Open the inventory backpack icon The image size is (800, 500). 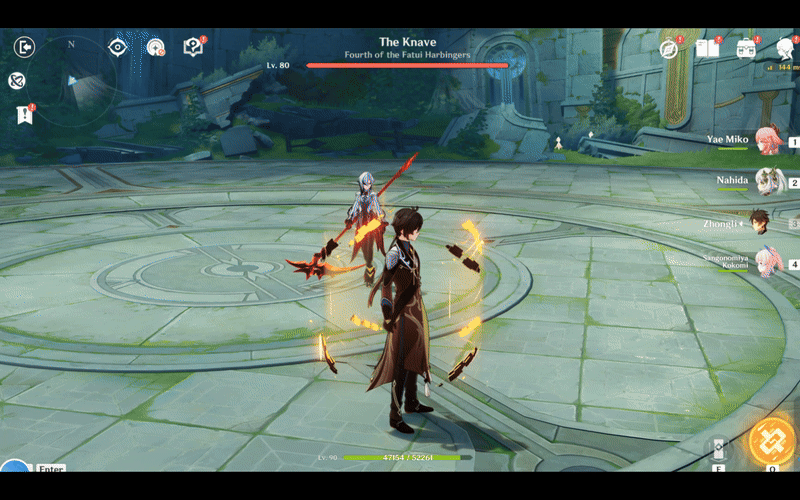746,48
